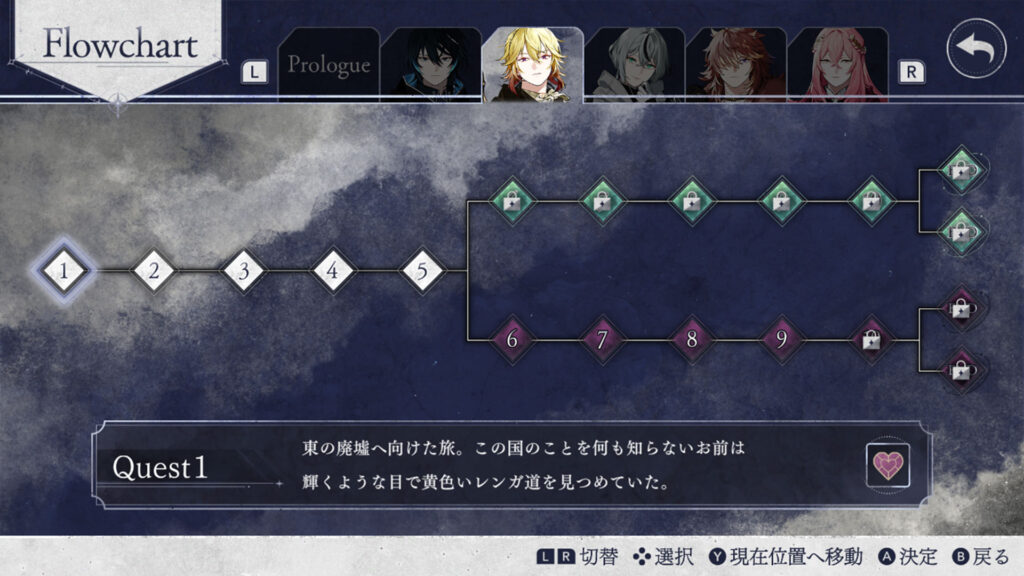Select flowchart node 2
Viewport: 1024px width, 576px height.
click(x=154, y=270)
